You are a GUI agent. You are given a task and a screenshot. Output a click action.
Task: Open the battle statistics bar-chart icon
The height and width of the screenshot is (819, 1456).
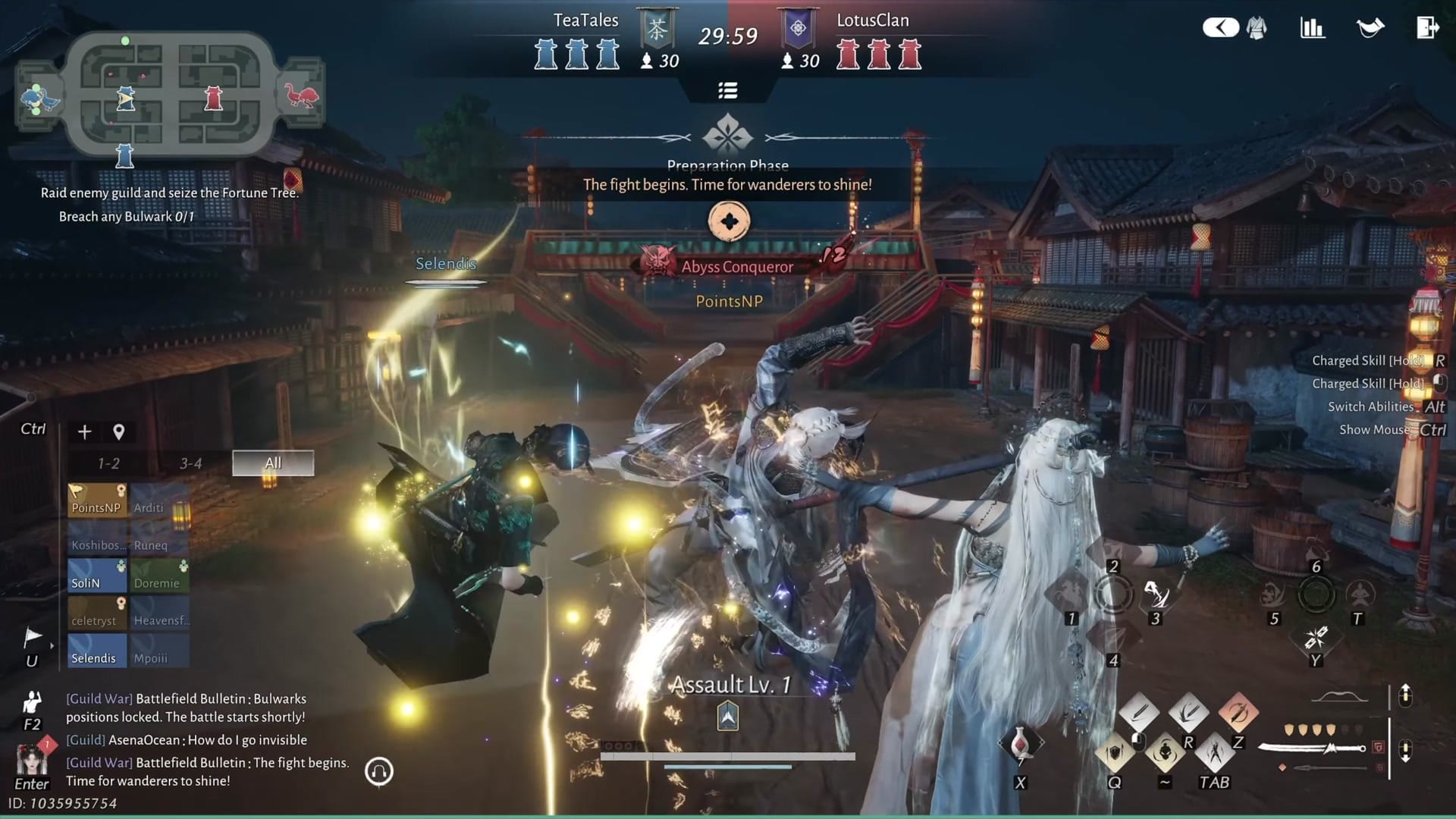tap(1312, 27)
